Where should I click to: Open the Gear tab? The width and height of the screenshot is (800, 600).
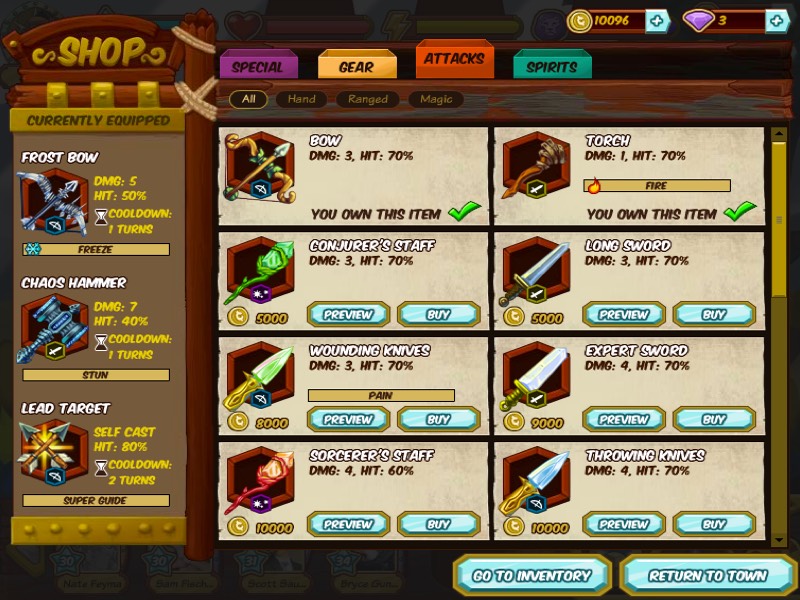coord(357,67)
